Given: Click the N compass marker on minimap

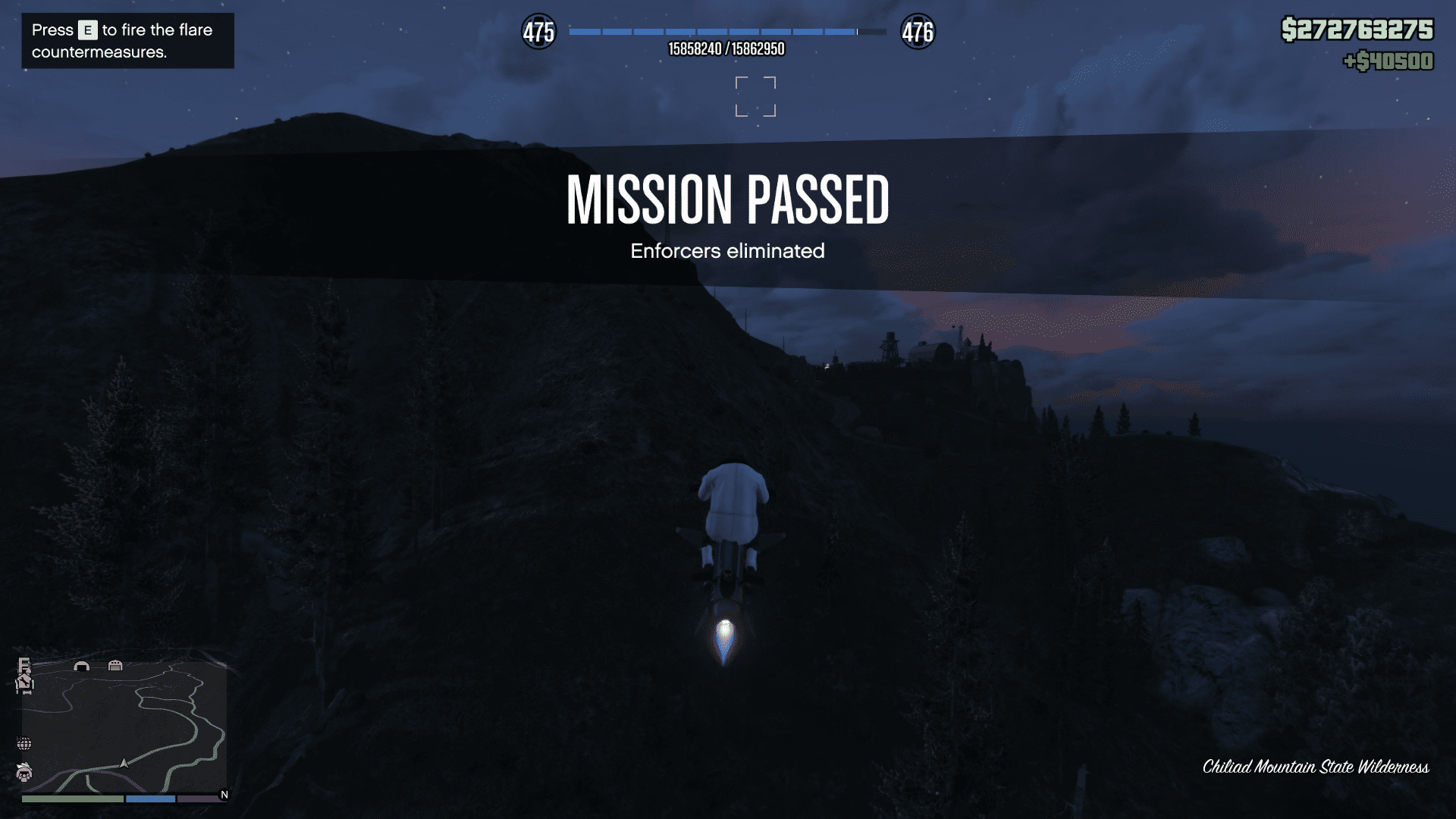Looking at the screenshot, I should [x=224, y=793].
